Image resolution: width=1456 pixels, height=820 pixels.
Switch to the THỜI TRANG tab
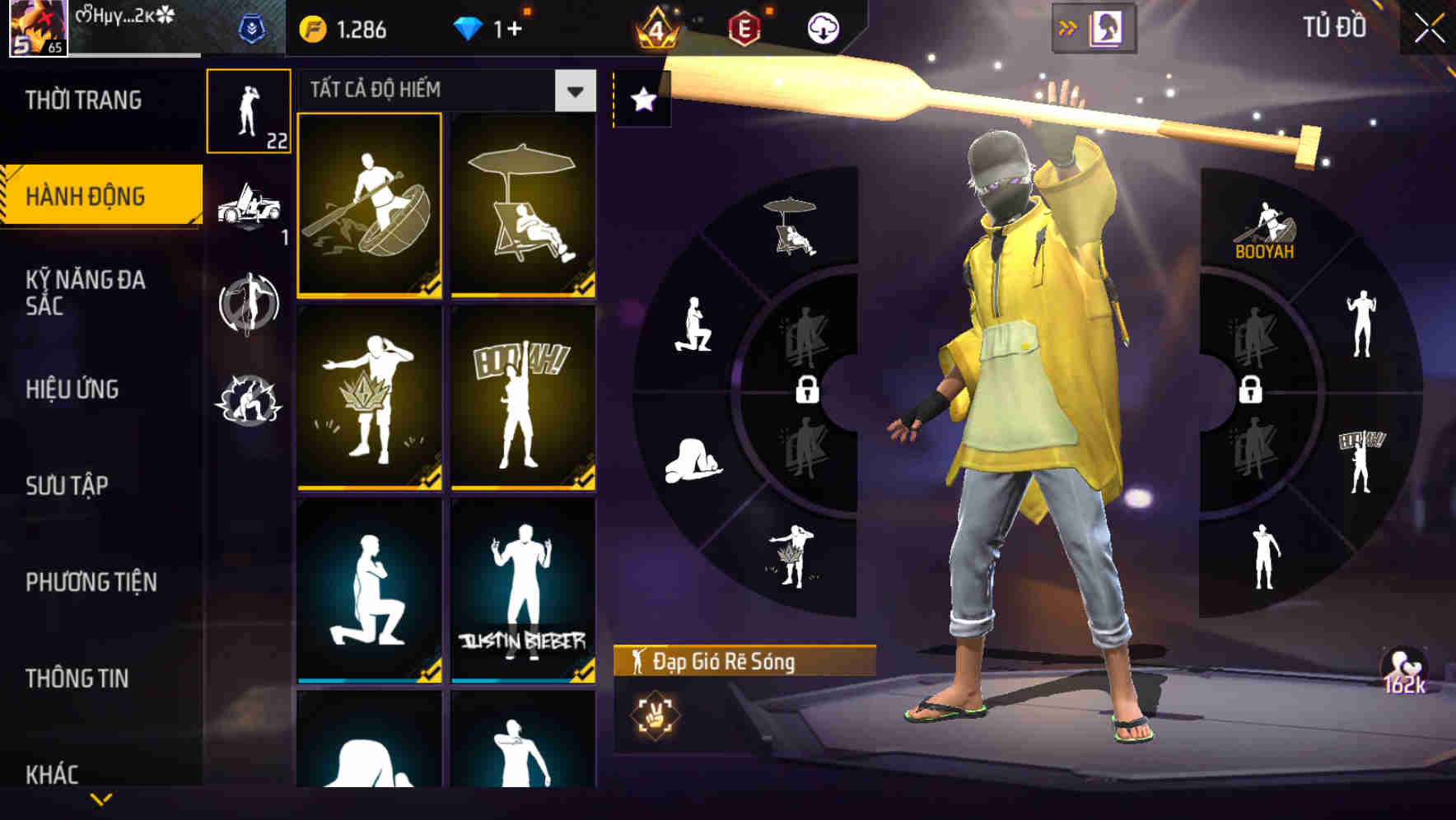point(82,99)
